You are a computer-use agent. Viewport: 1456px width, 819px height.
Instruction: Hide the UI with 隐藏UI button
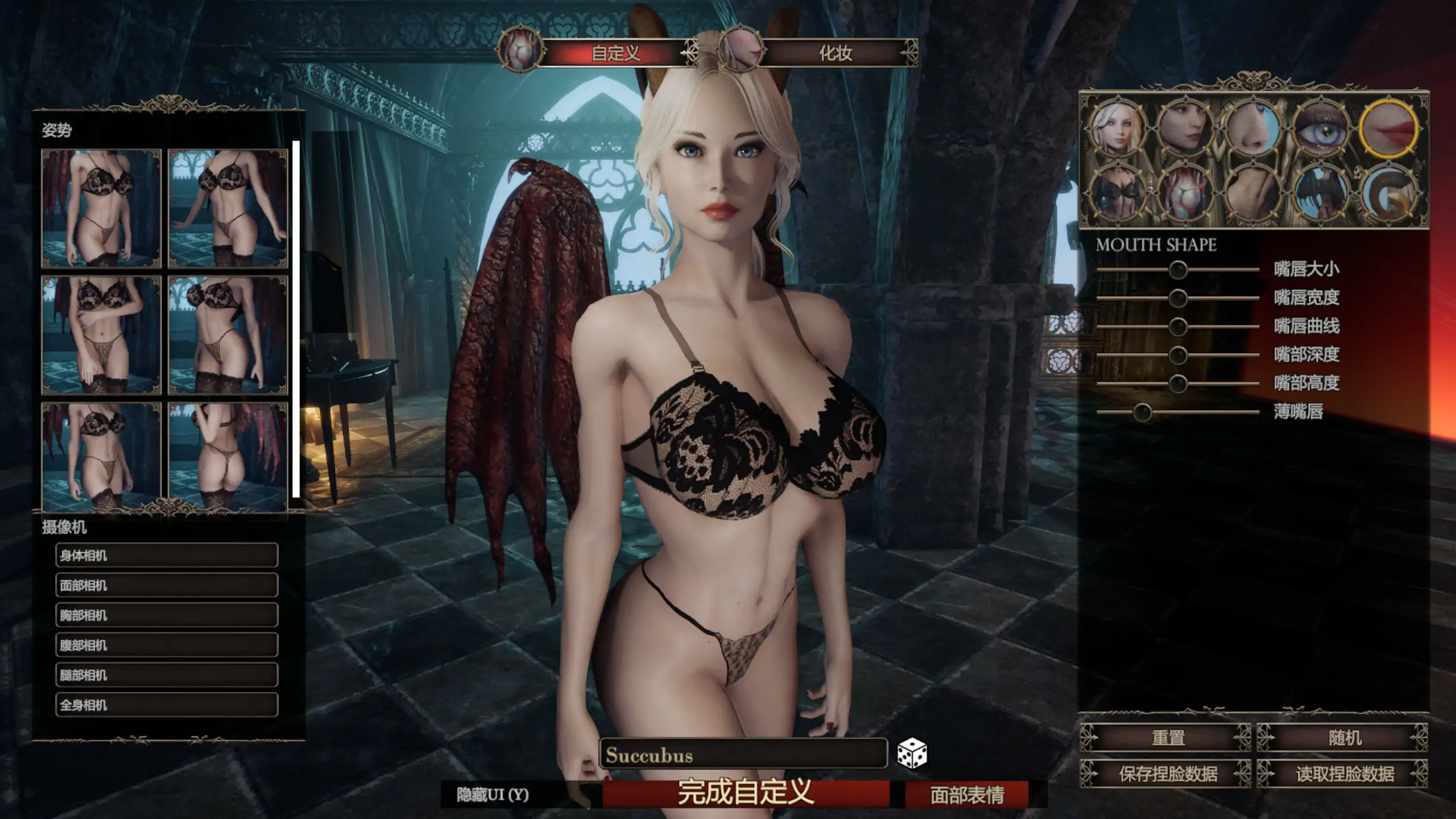(x=493, y=795)
